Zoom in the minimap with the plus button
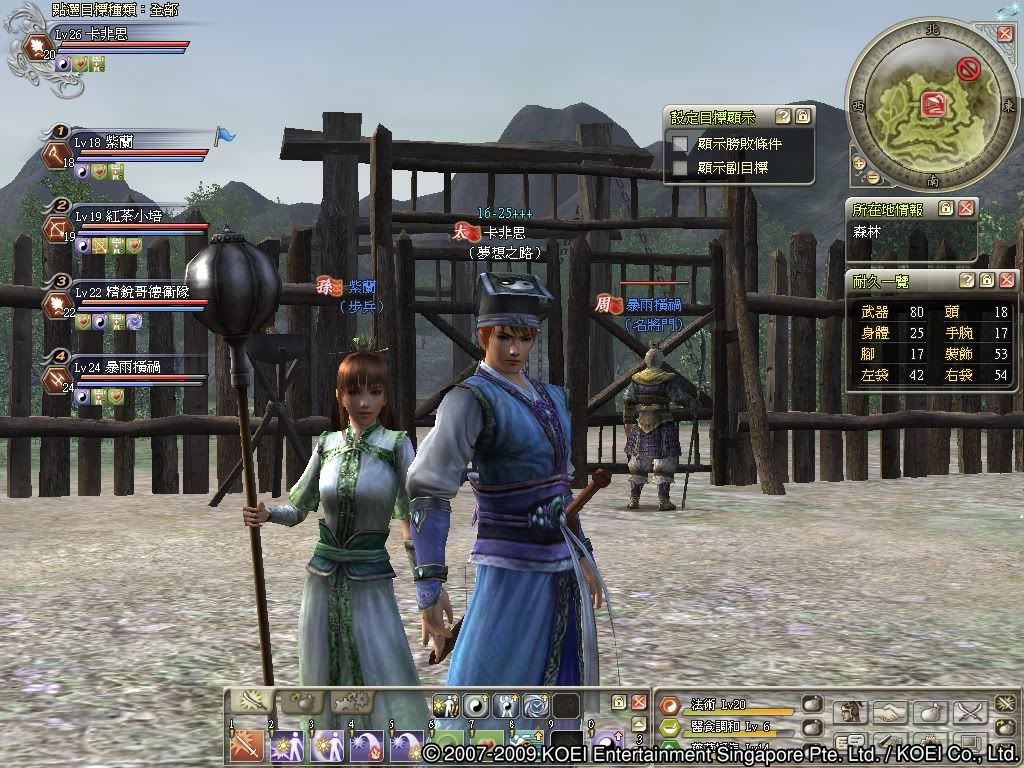Viewport: 1024px width, 768px height. coord(858,162)
